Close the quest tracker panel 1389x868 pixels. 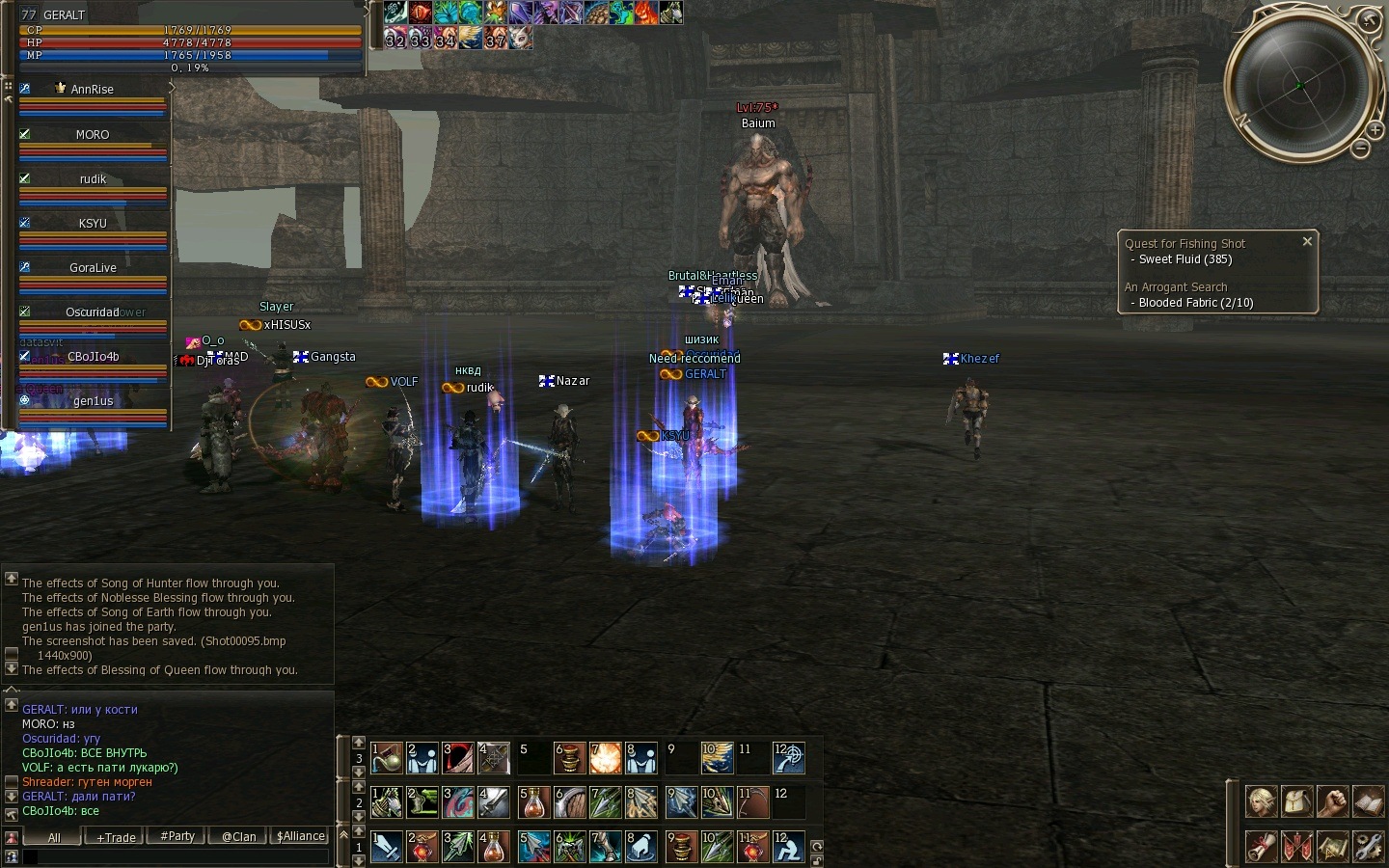click(1307, 241)
